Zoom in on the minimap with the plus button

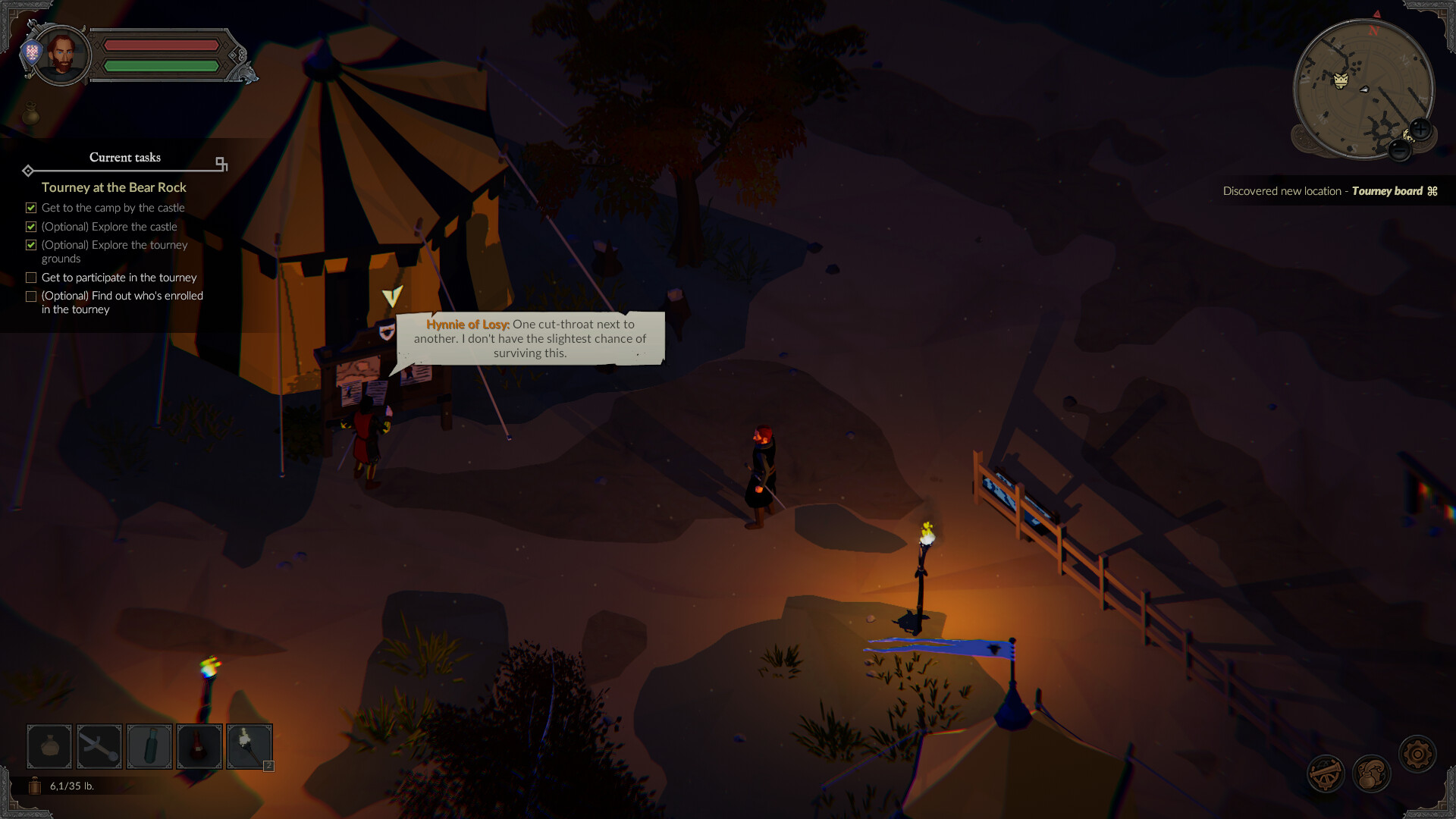point(1420,129)
